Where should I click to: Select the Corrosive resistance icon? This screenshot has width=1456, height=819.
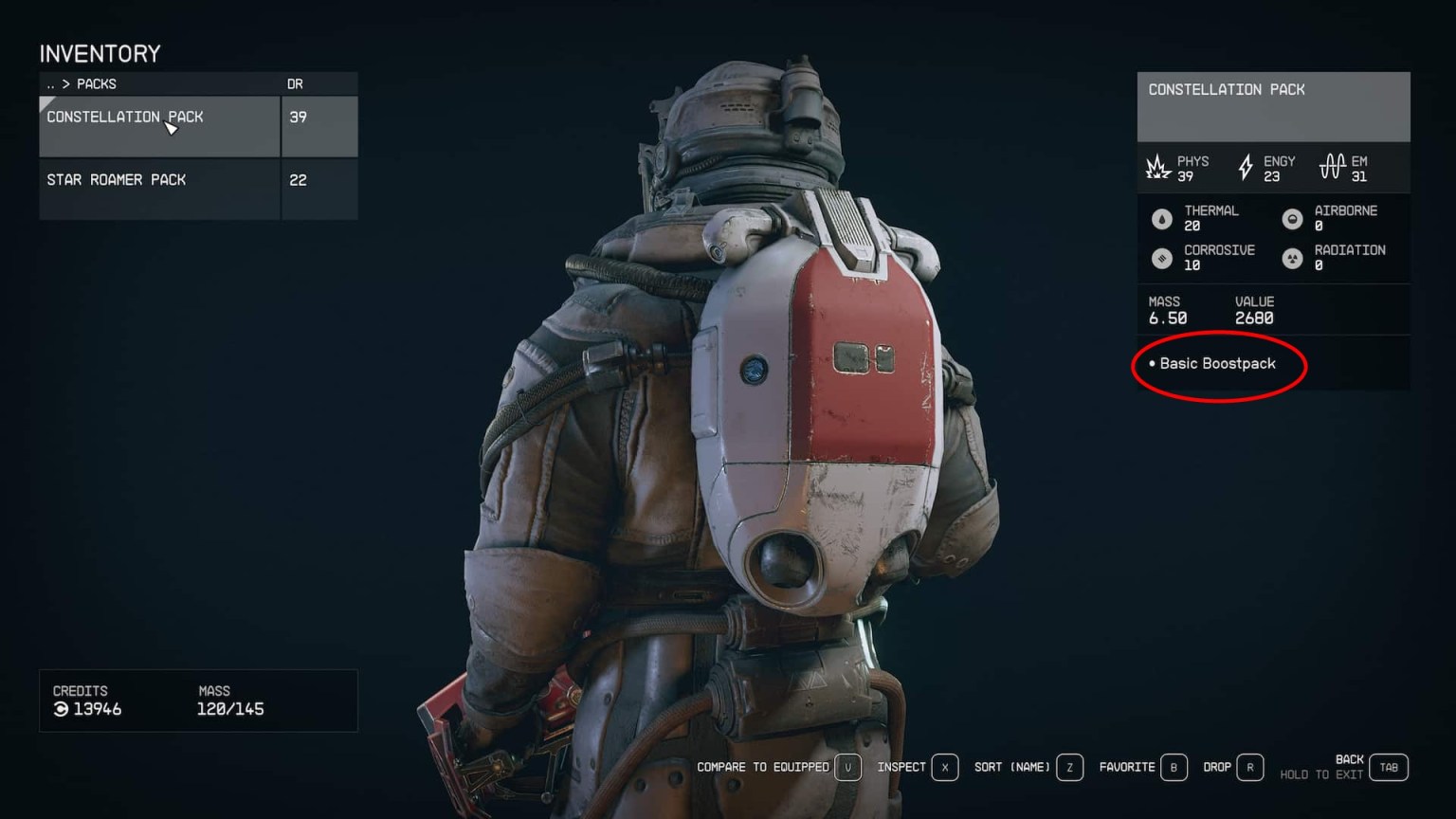1162,257
